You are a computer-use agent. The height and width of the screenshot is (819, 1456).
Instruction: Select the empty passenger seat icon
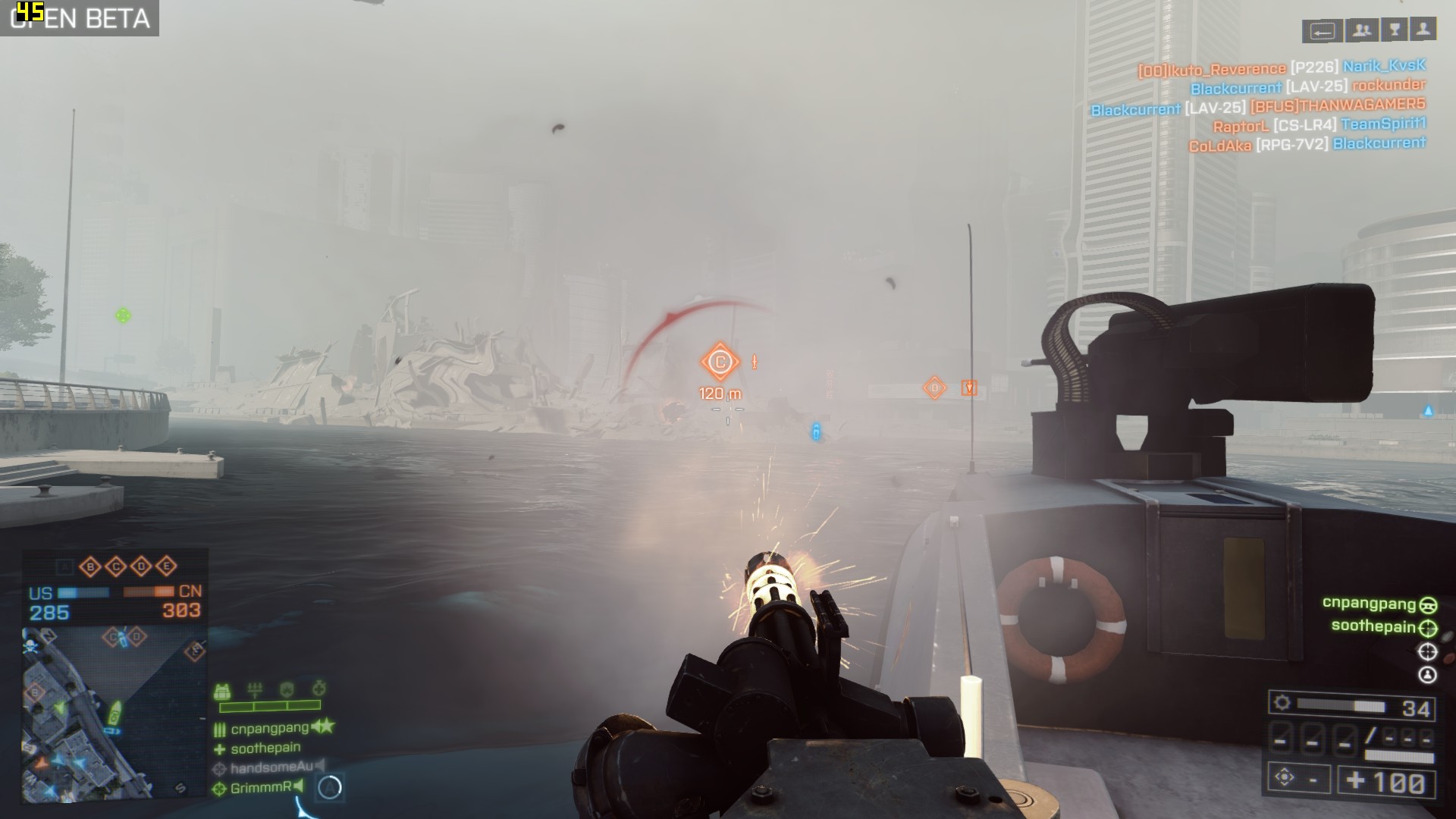[x=1427, y=674]
